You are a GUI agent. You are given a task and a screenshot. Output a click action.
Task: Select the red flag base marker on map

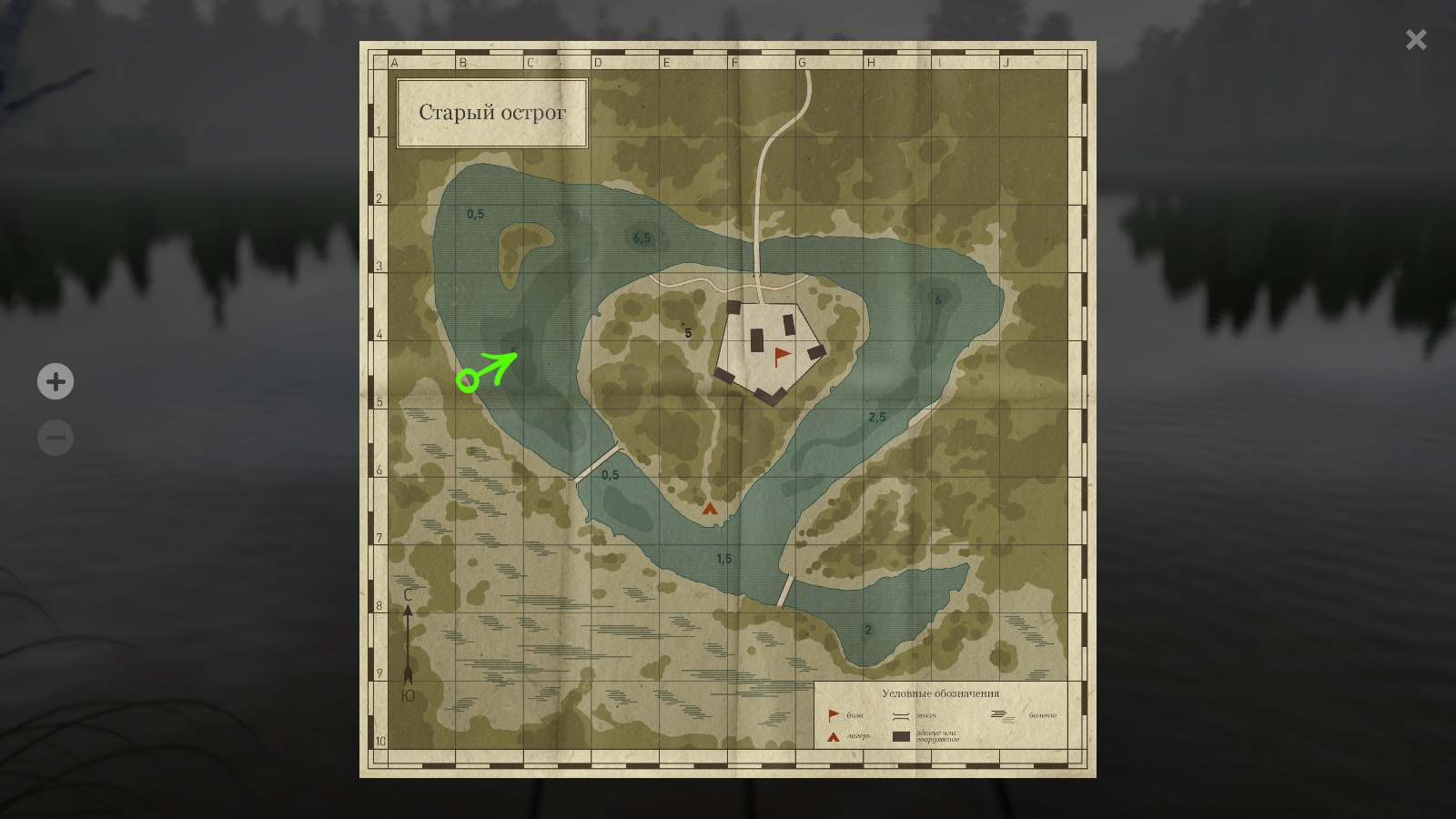click(x=781, y=356)
